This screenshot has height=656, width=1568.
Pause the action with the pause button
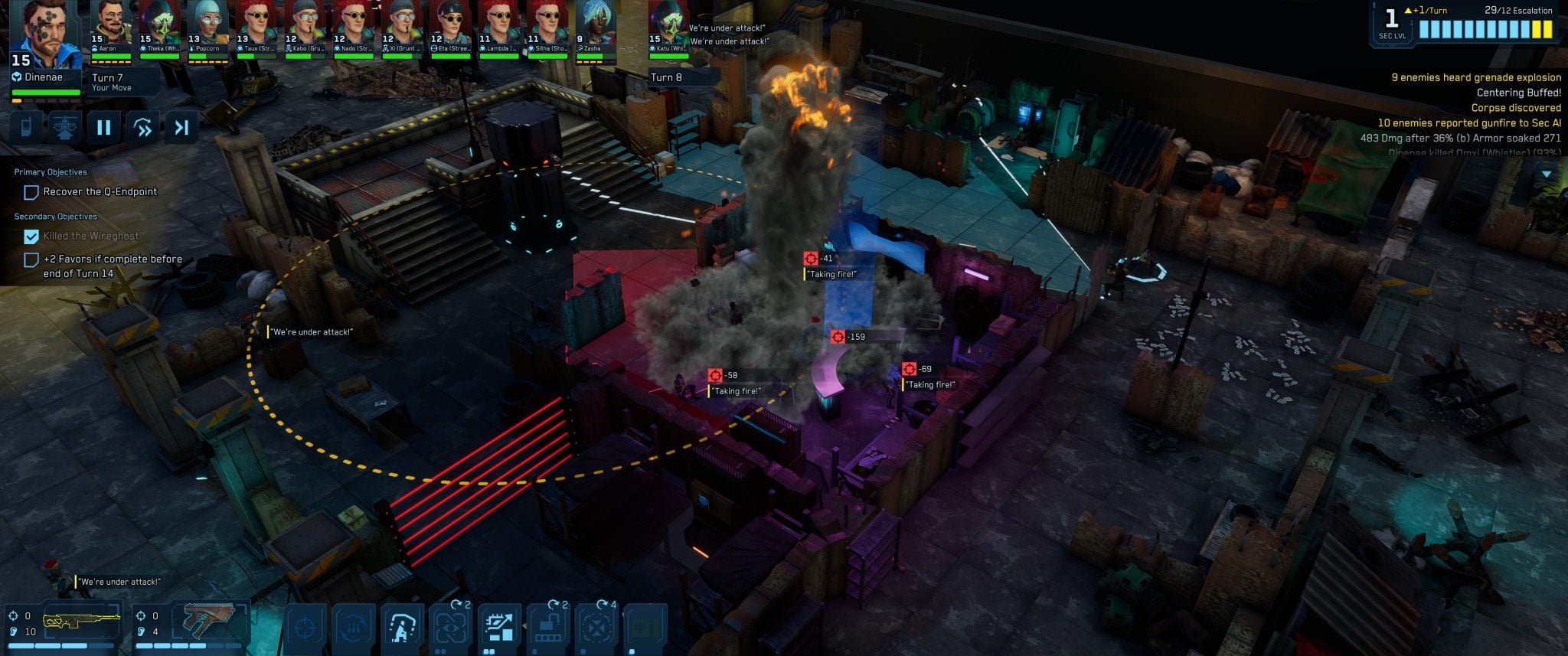[x=103, y=127]
